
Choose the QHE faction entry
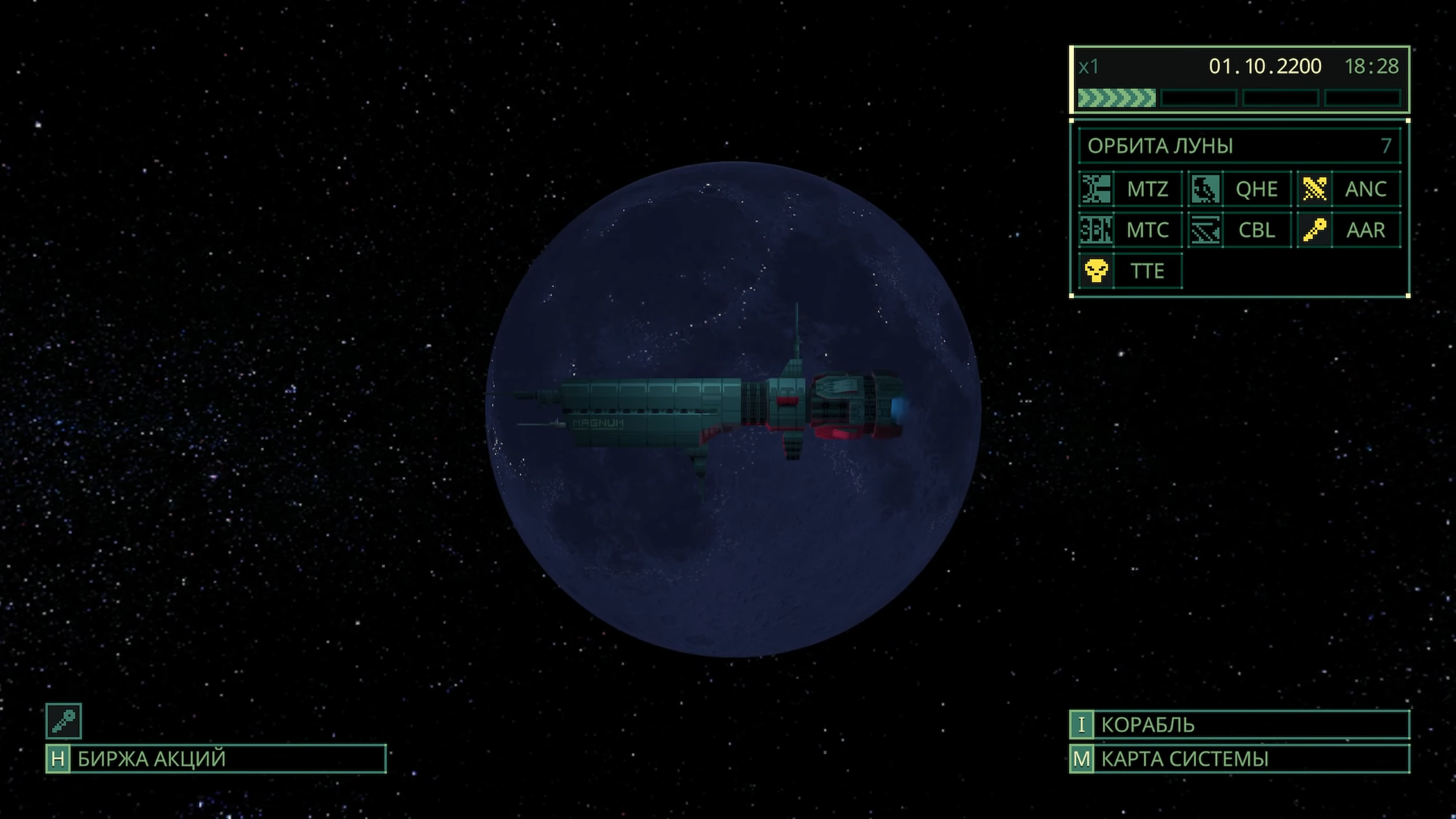pyautogui.click(x=1239, y=189)
